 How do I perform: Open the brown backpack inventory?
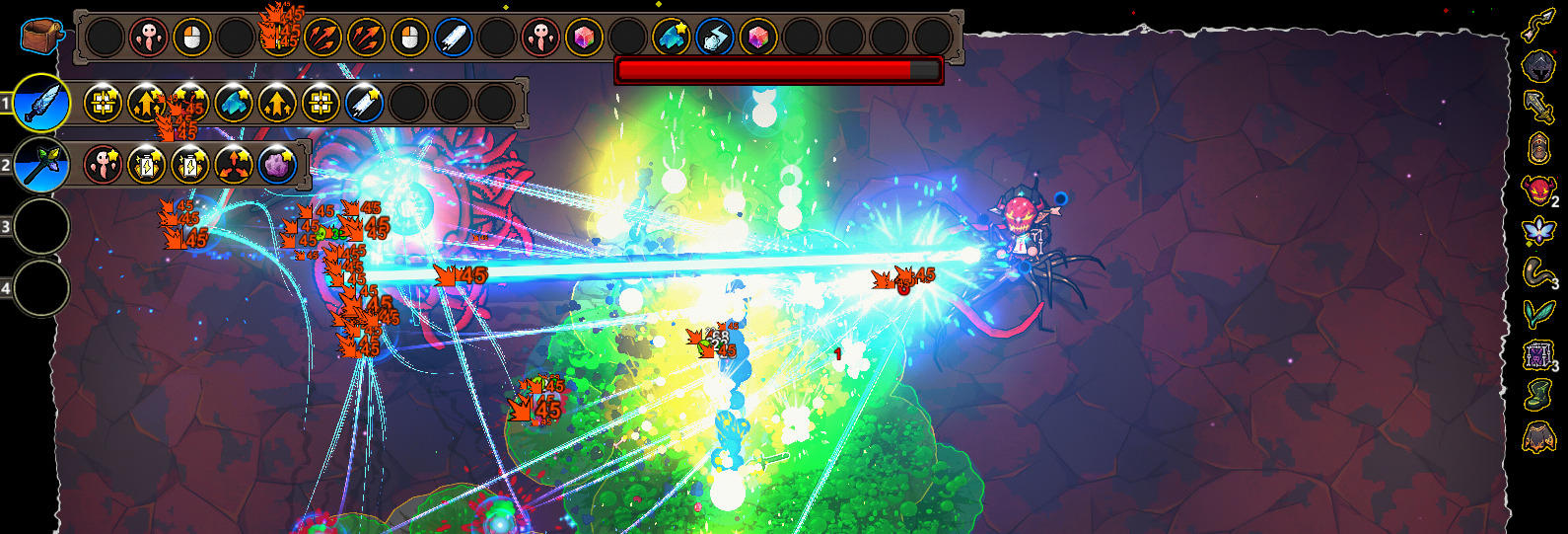click(41, 37)
